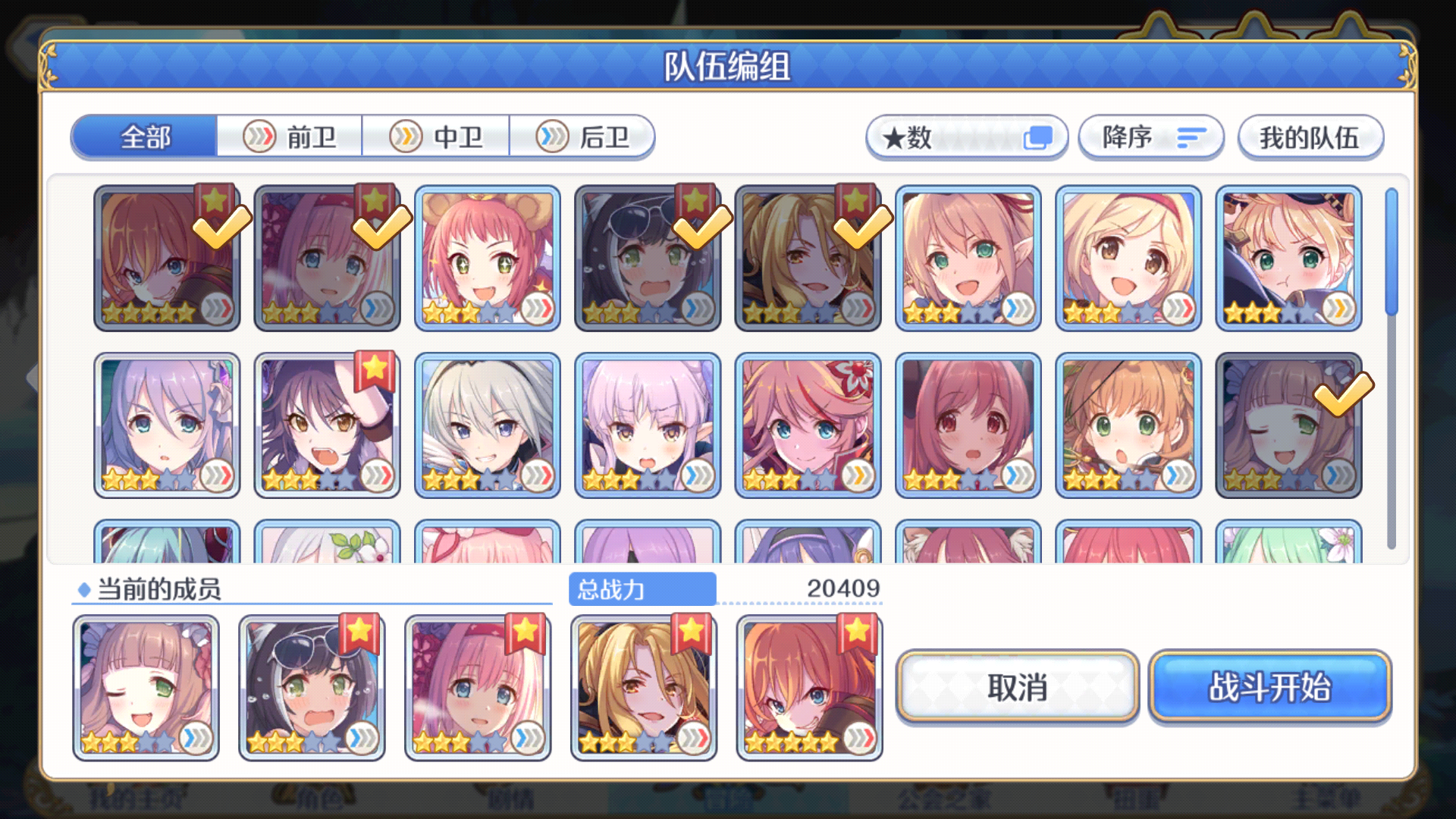Expand the star-count filter panel

[x=967, y=137]
